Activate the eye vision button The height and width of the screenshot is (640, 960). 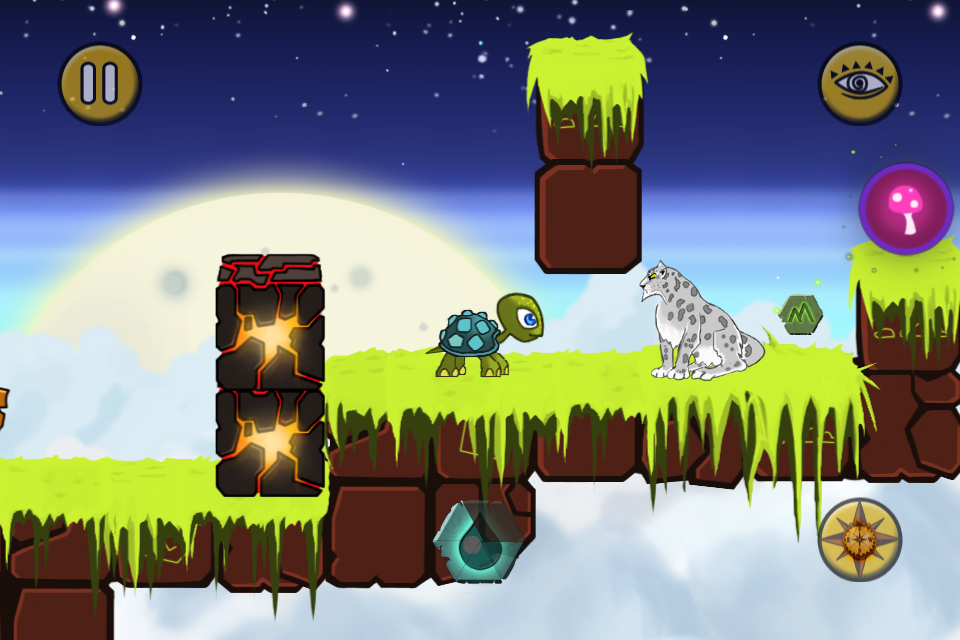[860, 84]
